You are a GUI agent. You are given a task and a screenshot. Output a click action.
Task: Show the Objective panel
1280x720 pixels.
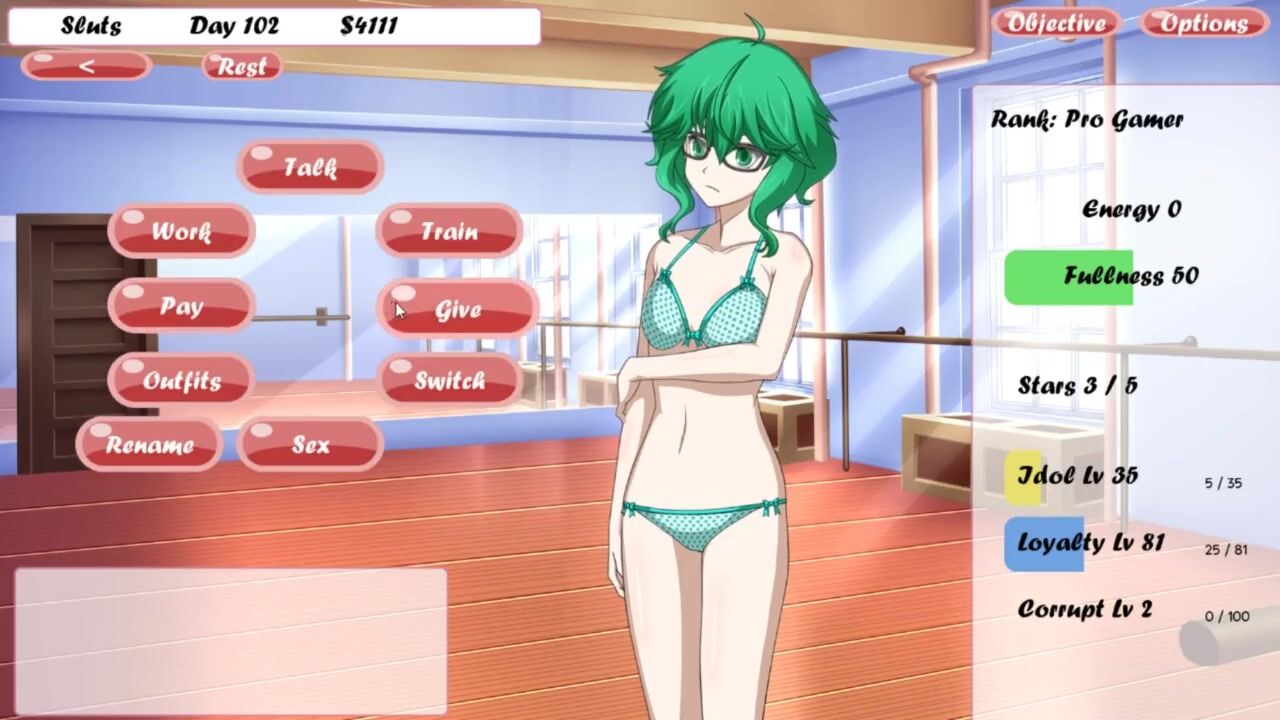pos(1056,23)
